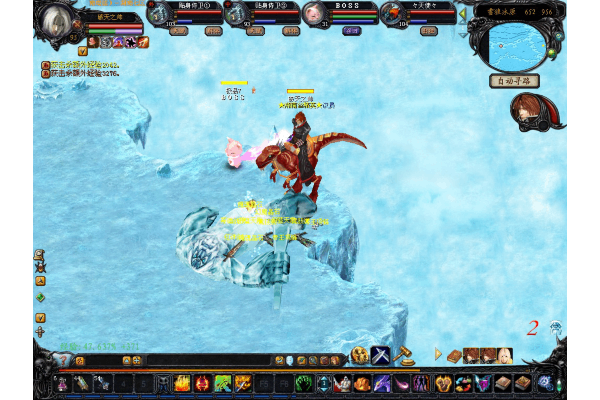The width and height of the screenshot is (600, 400).
Task: Open the brown book hotbar item
Action: point(504,383)
